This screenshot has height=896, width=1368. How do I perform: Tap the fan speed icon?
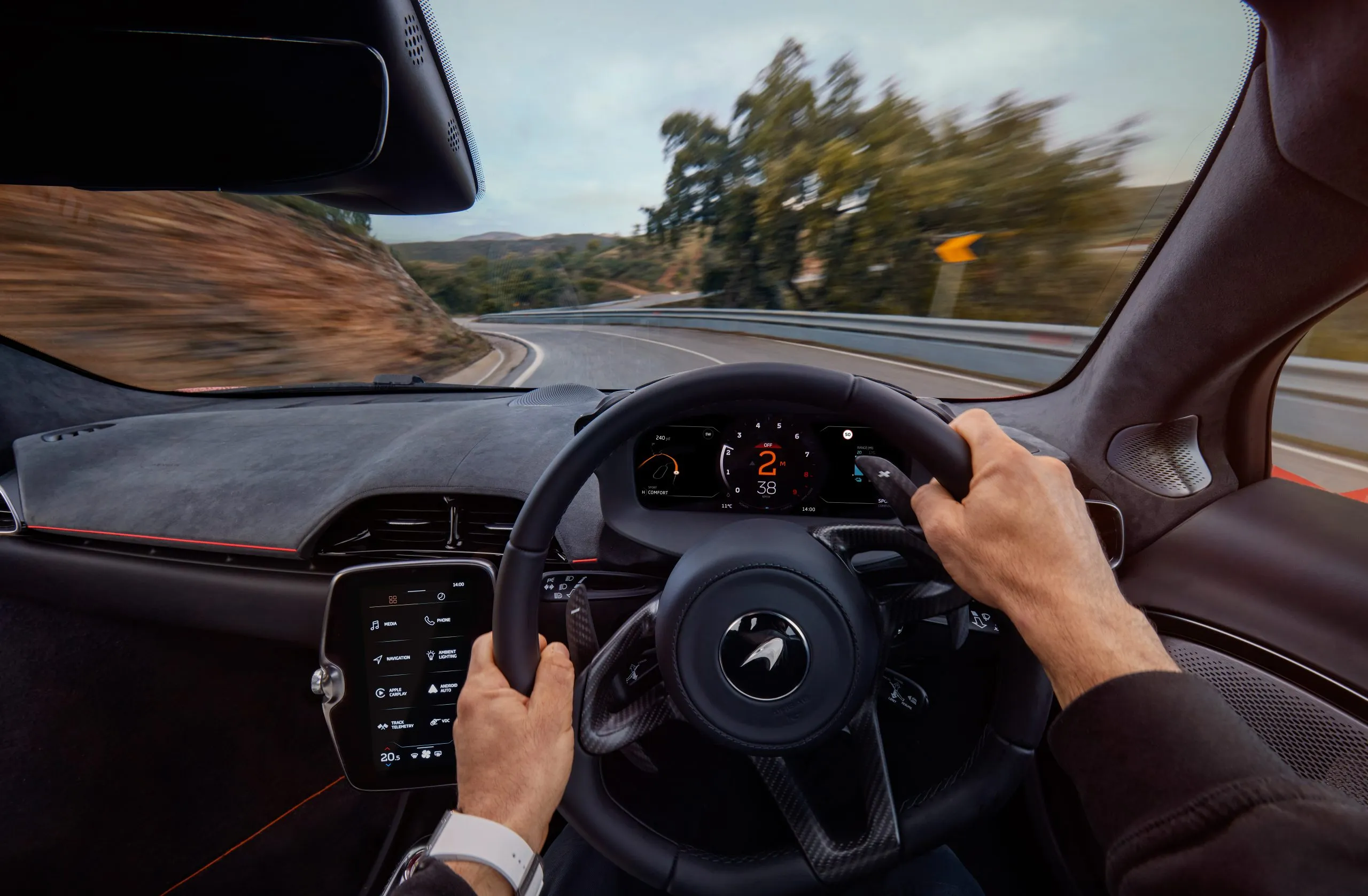click(426, 754)
